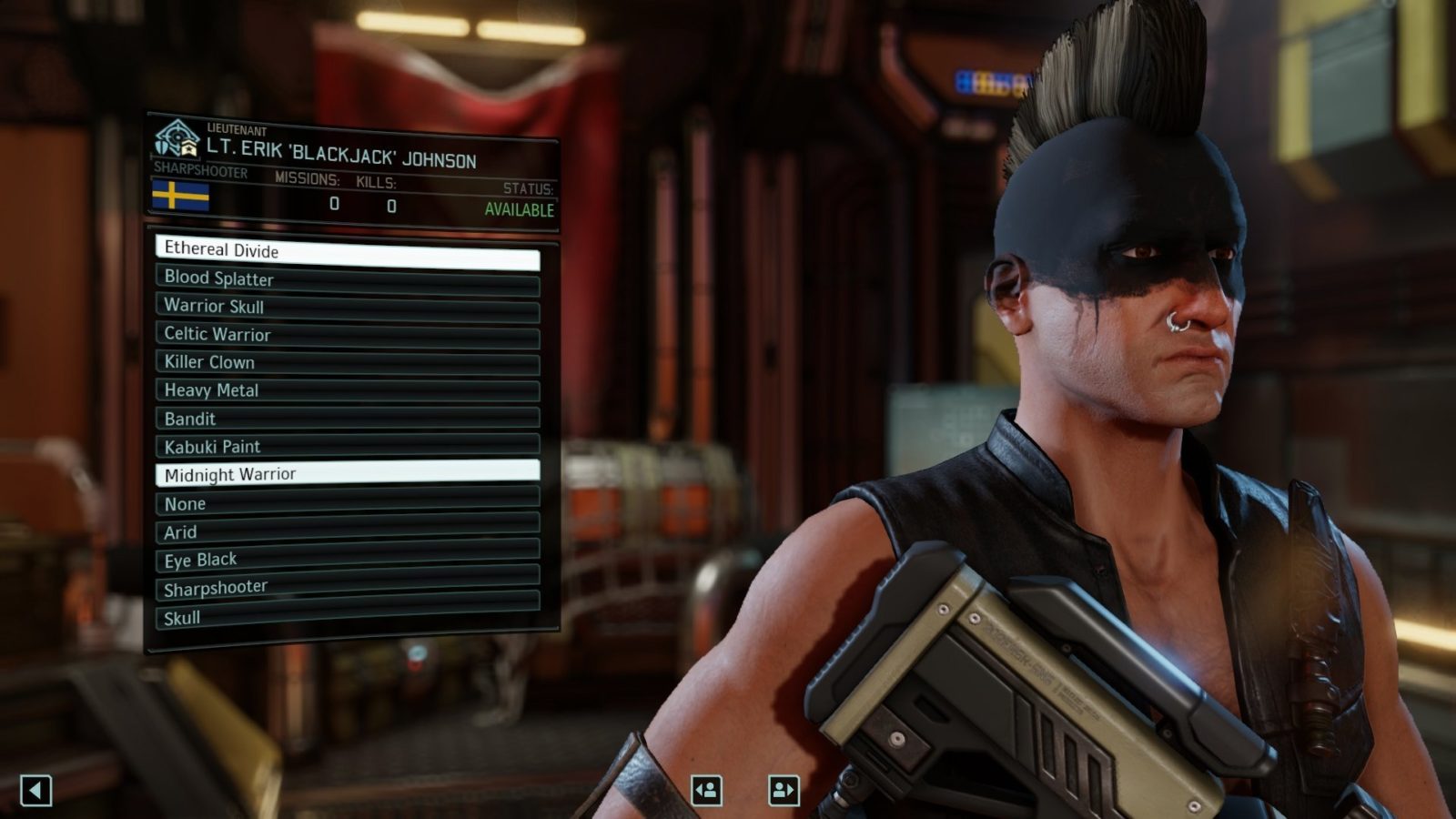Select Killer Clown face paint
This screenshot has width=1456, height=819.
coord(347,363)
